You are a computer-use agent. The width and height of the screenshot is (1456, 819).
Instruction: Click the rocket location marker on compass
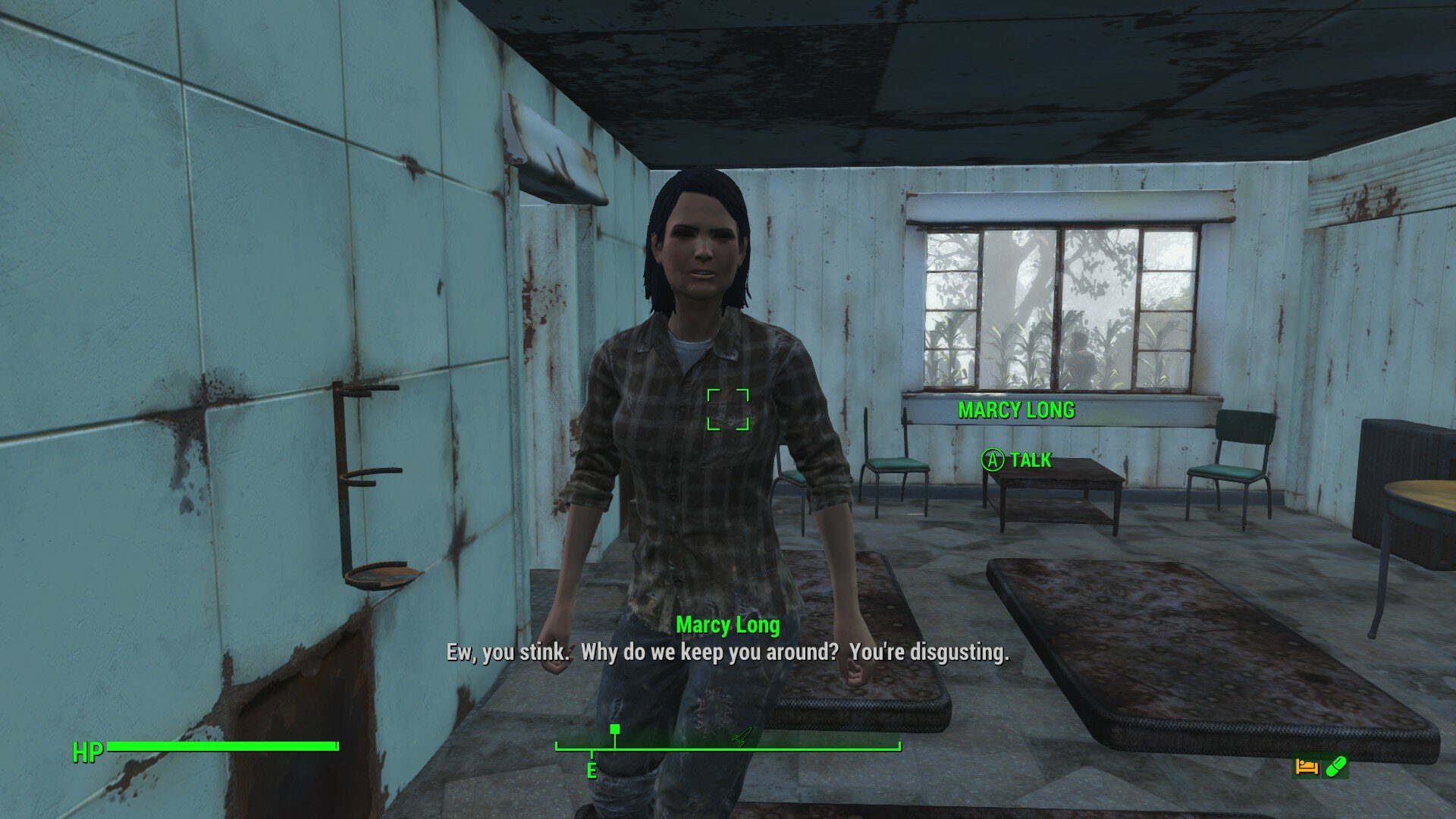pyautogui.click(x=741, y=736)
